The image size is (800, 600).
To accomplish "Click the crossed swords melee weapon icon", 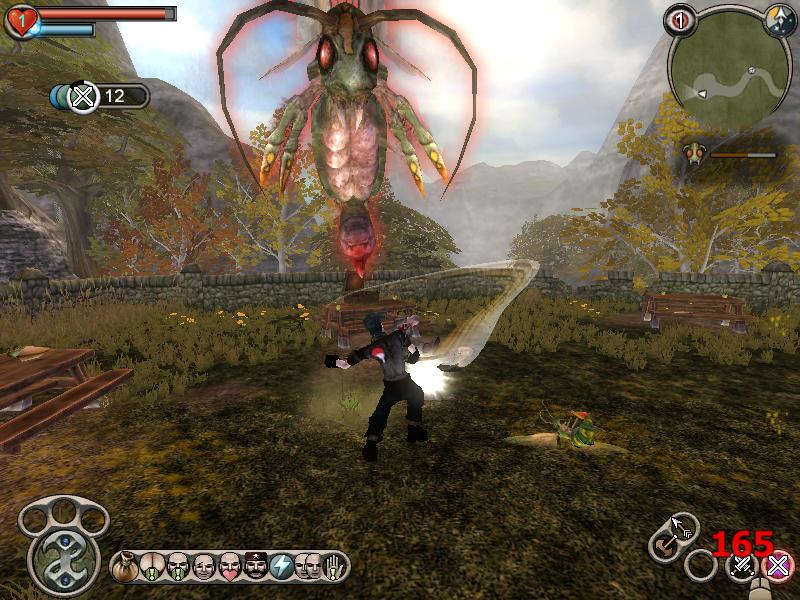I will pos(743,567).
